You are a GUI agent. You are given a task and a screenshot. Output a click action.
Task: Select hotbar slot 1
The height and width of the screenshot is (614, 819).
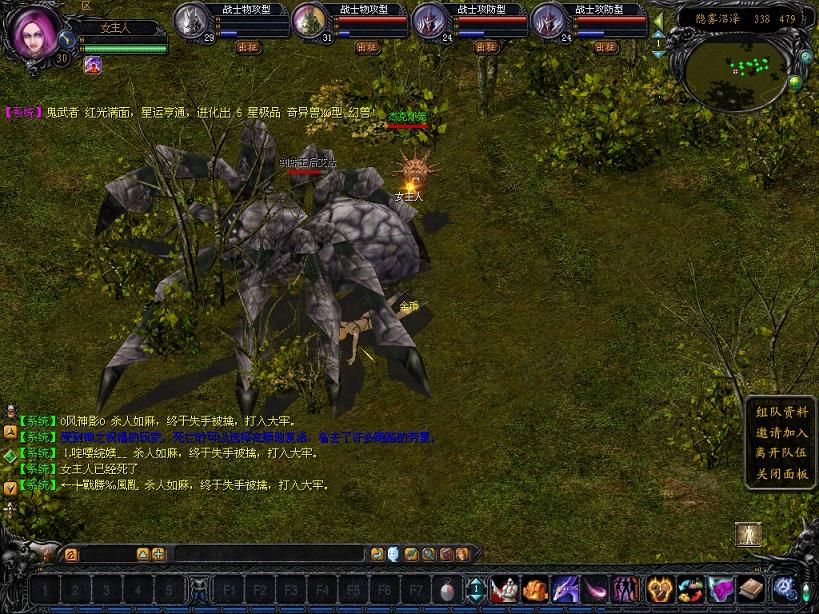(x=45, y=589)
